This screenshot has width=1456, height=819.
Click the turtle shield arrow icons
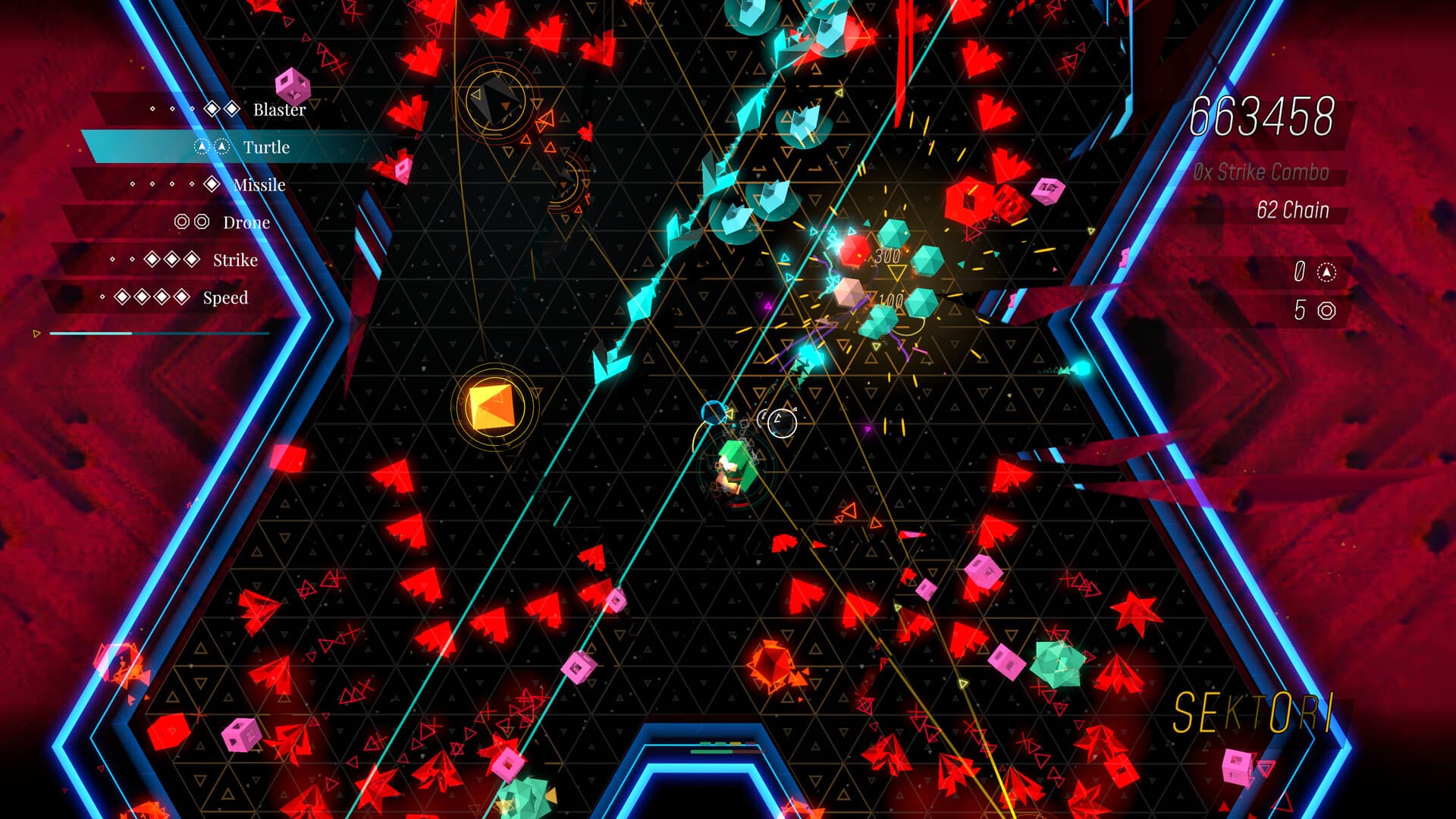pos(209,146)
